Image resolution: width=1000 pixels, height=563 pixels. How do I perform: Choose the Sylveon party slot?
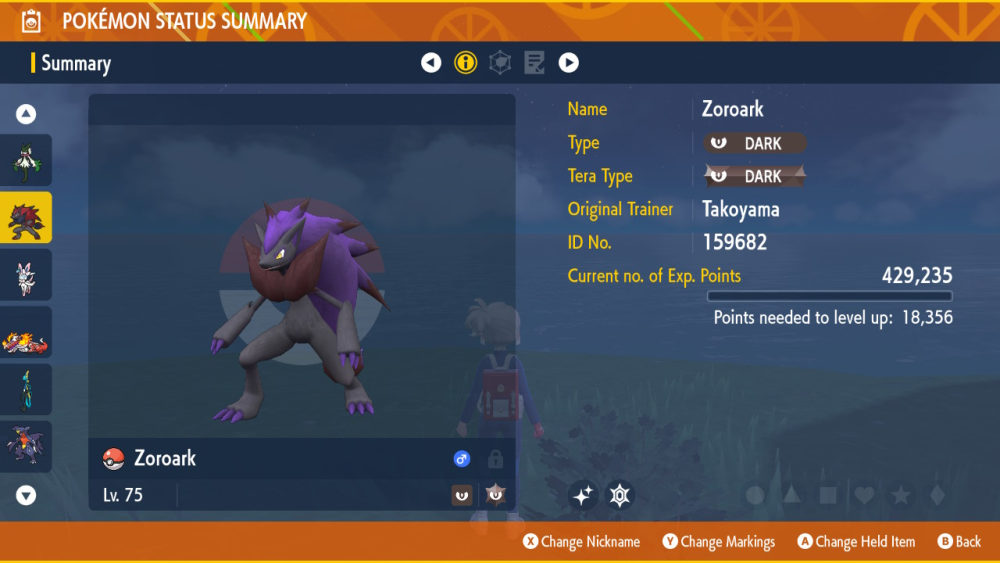point(26,275)
